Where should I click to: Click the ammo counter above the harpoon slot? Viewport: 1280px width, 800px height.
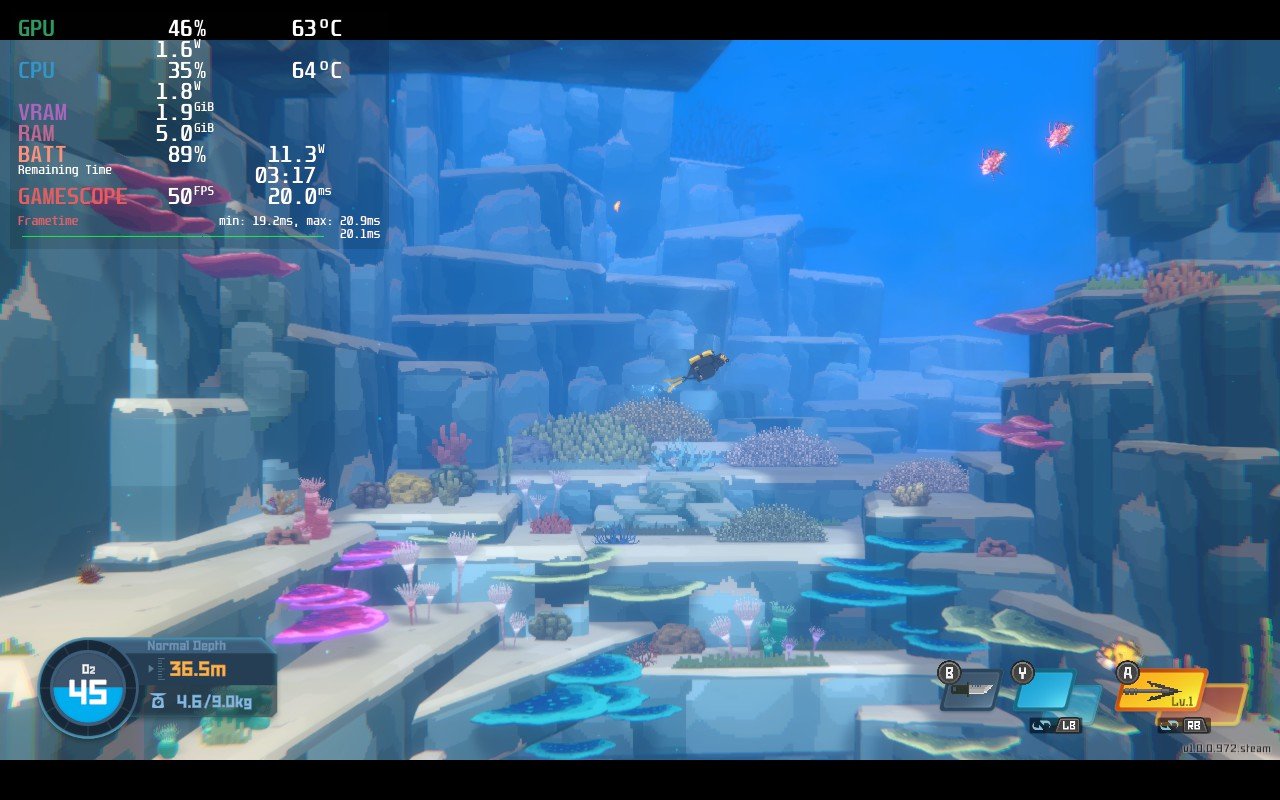click(x=1119, y=652)
